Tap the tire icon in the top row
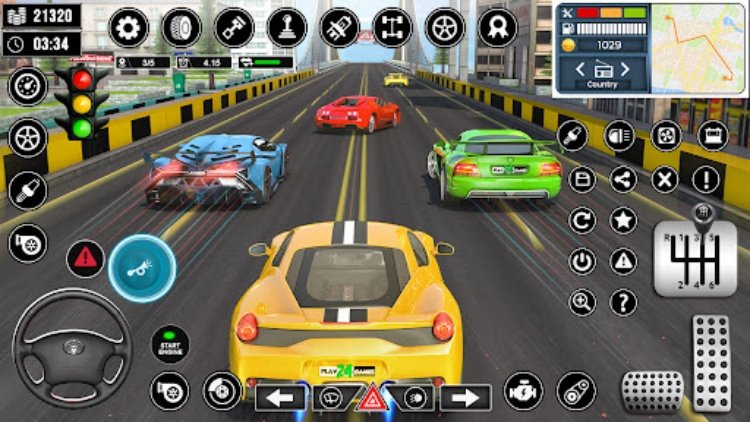The height and width of the screenshot is (422, 750). tap(181, 27)
